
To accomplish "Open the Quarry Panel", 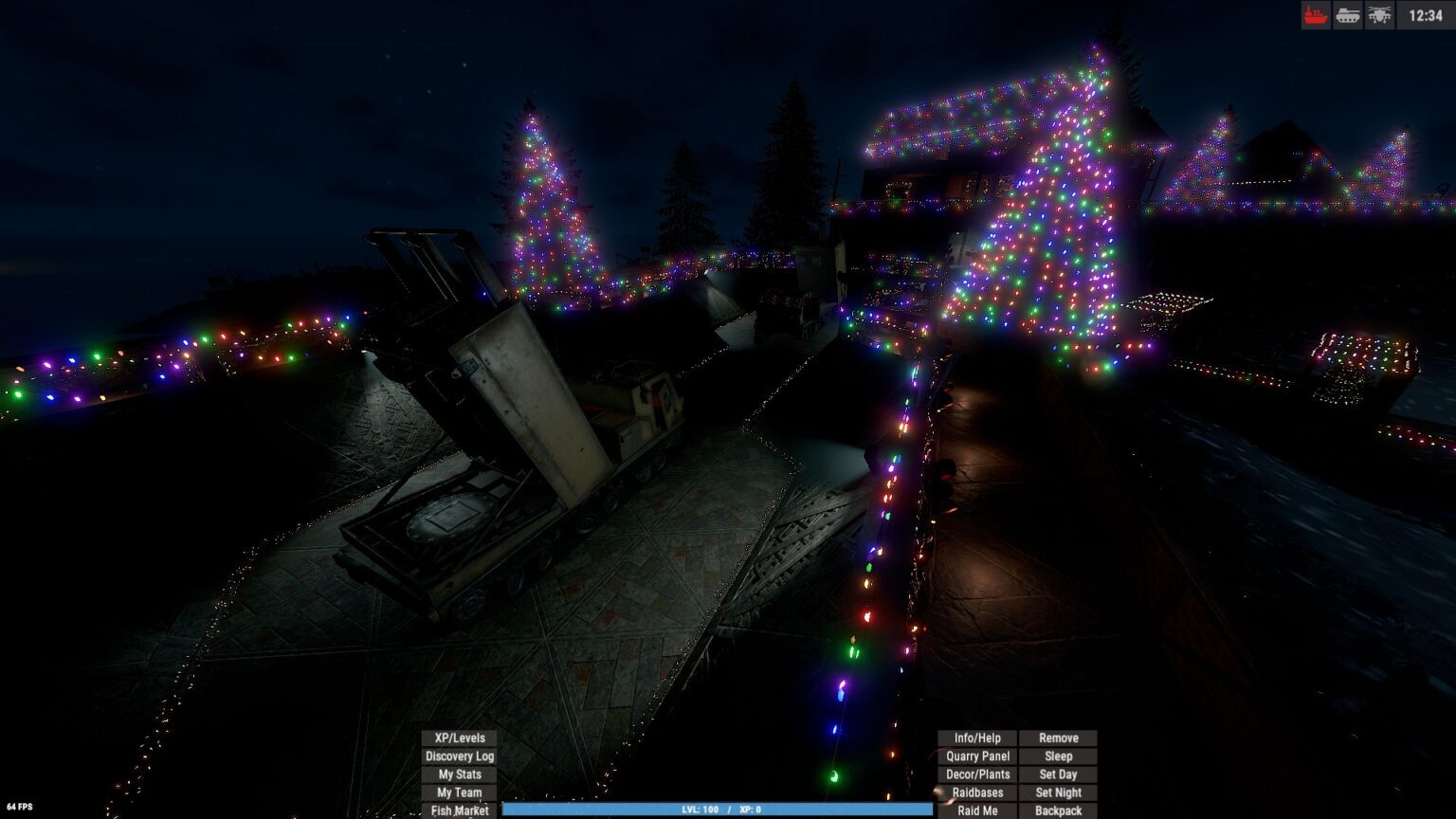I will tap(977, 756).
